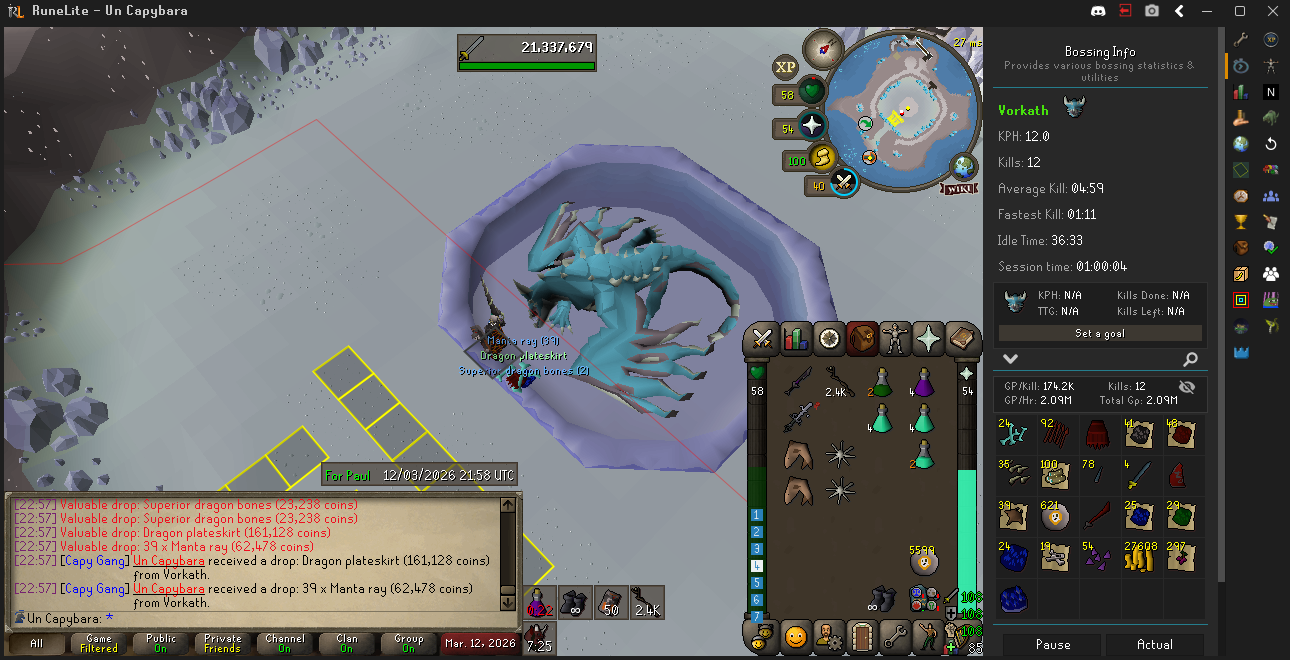
Task: Show the Prayer tab
Action: (928, 339)
